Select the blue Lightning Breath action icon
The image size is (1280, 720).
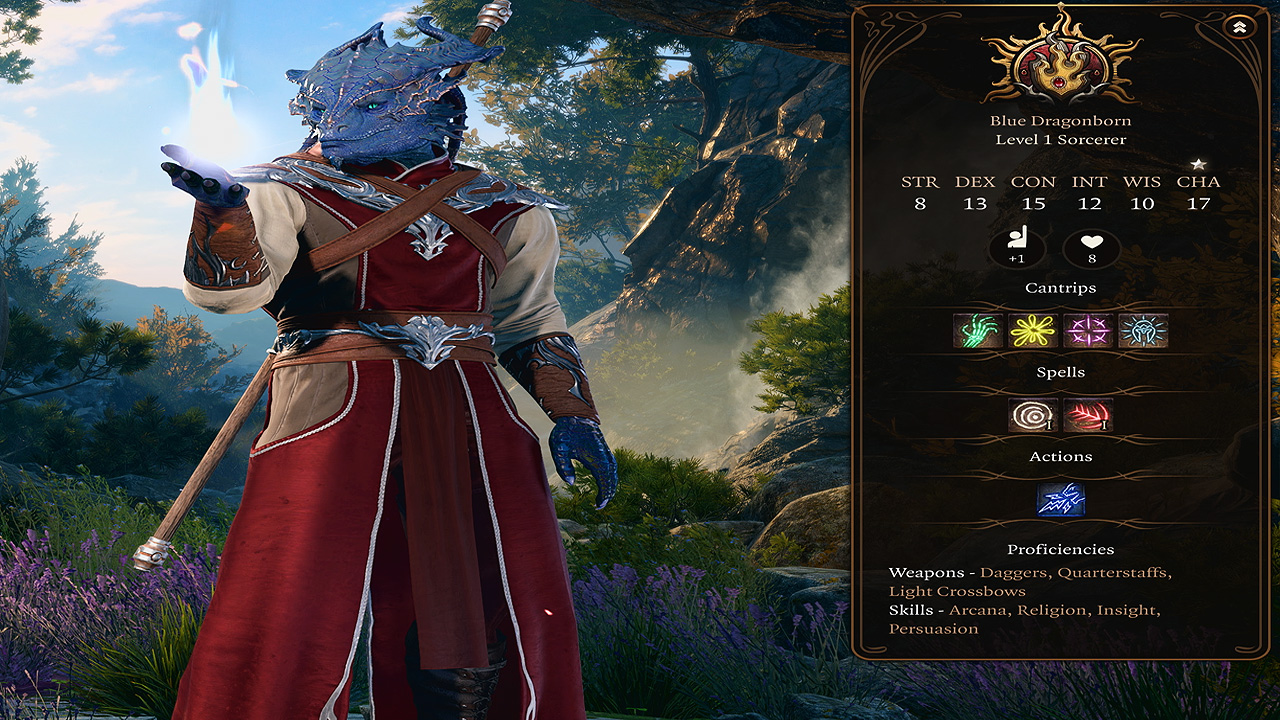pos(1061,499)
